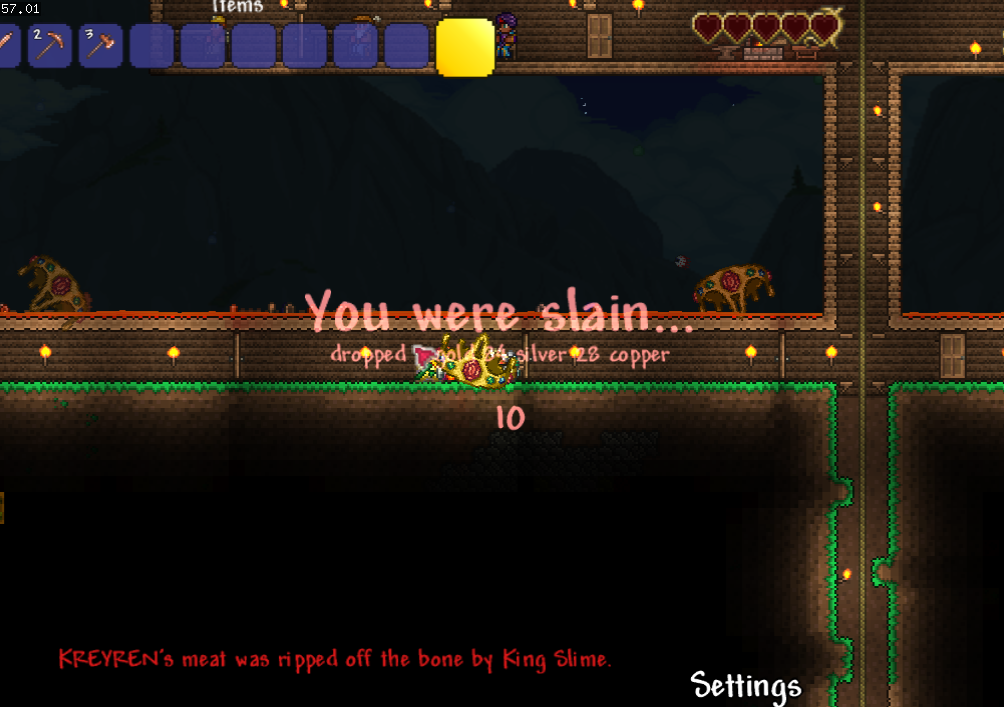Screen dimensions: 1004x707
Task: Select the copper pickaxe hotbar slot
Action: click(49, 46)
